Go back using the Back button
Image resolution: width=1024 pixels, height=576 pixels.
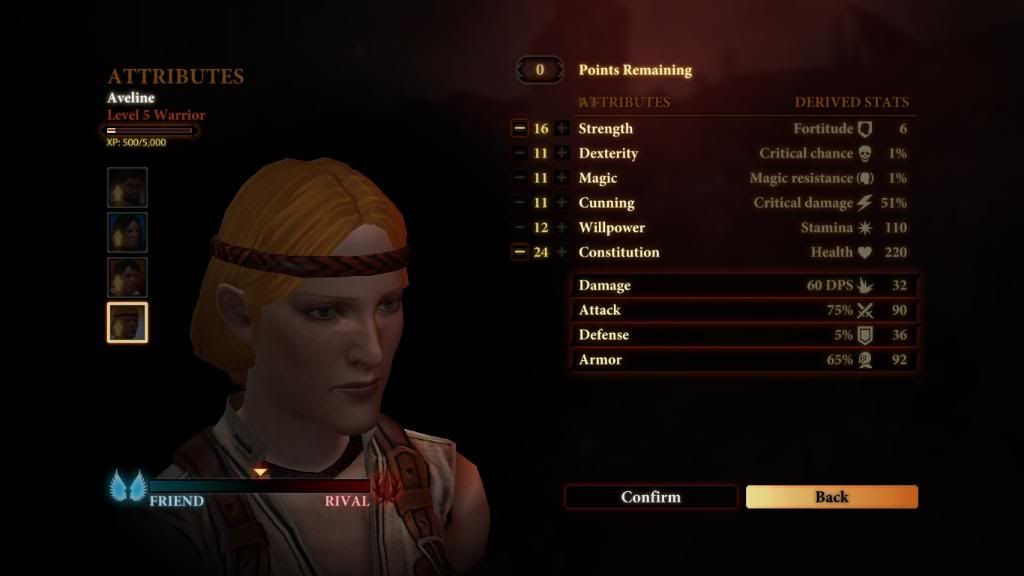click(831, 497)
